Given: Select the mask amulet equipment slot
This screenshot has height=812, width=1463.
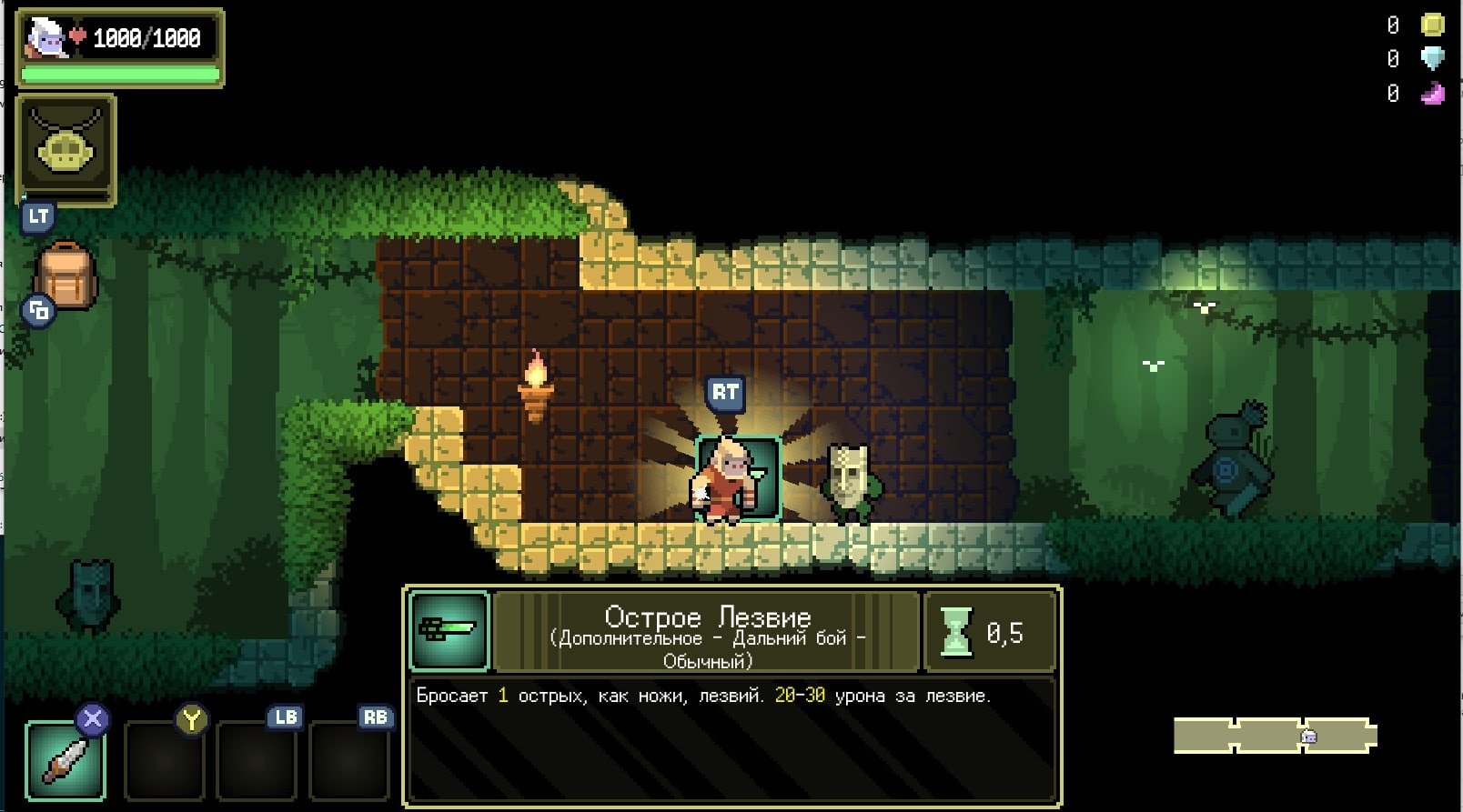Looking at the screenshot, I should click(66, 148).
